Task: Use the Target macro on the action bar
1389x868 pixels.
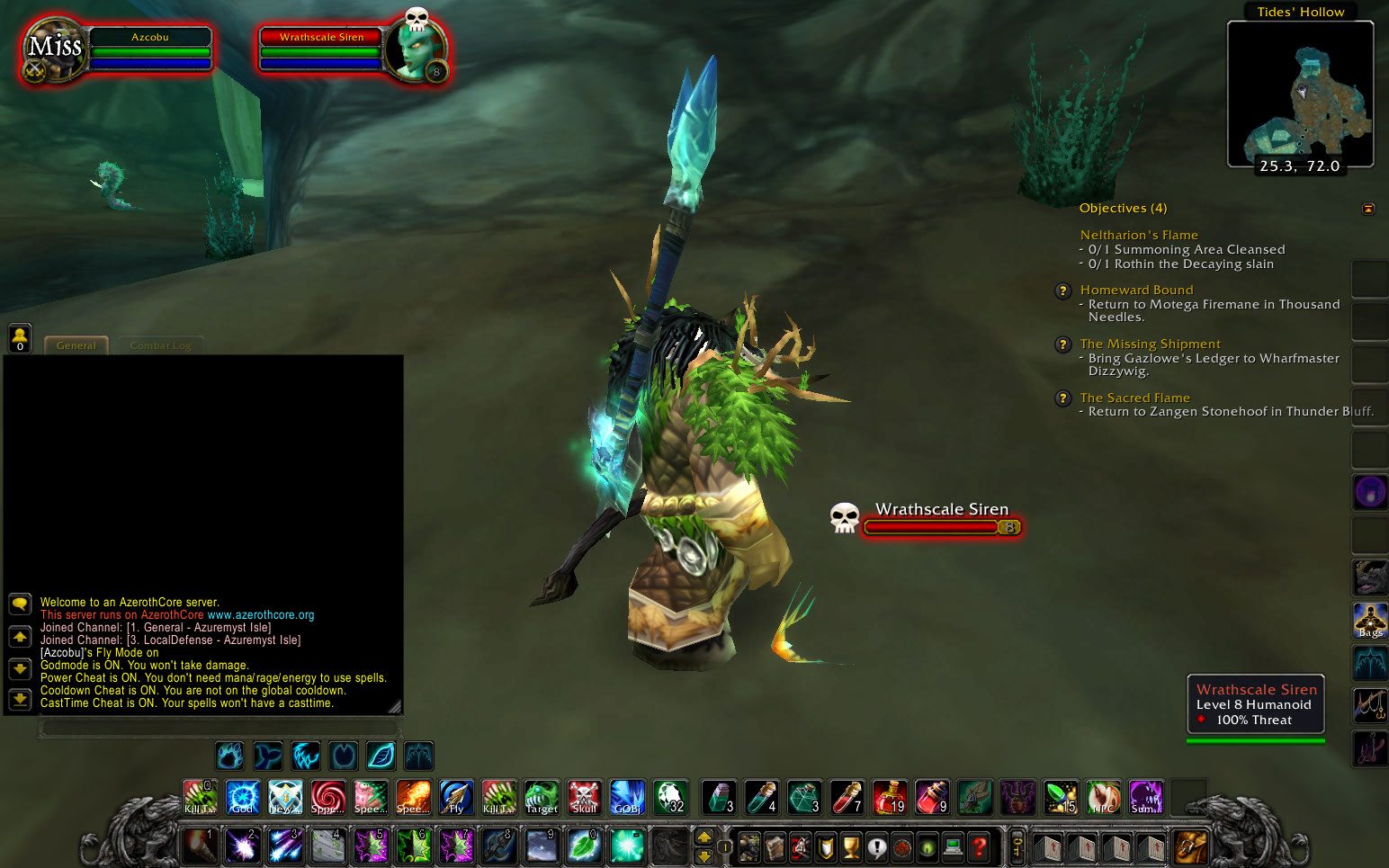Action: [541, 797]
